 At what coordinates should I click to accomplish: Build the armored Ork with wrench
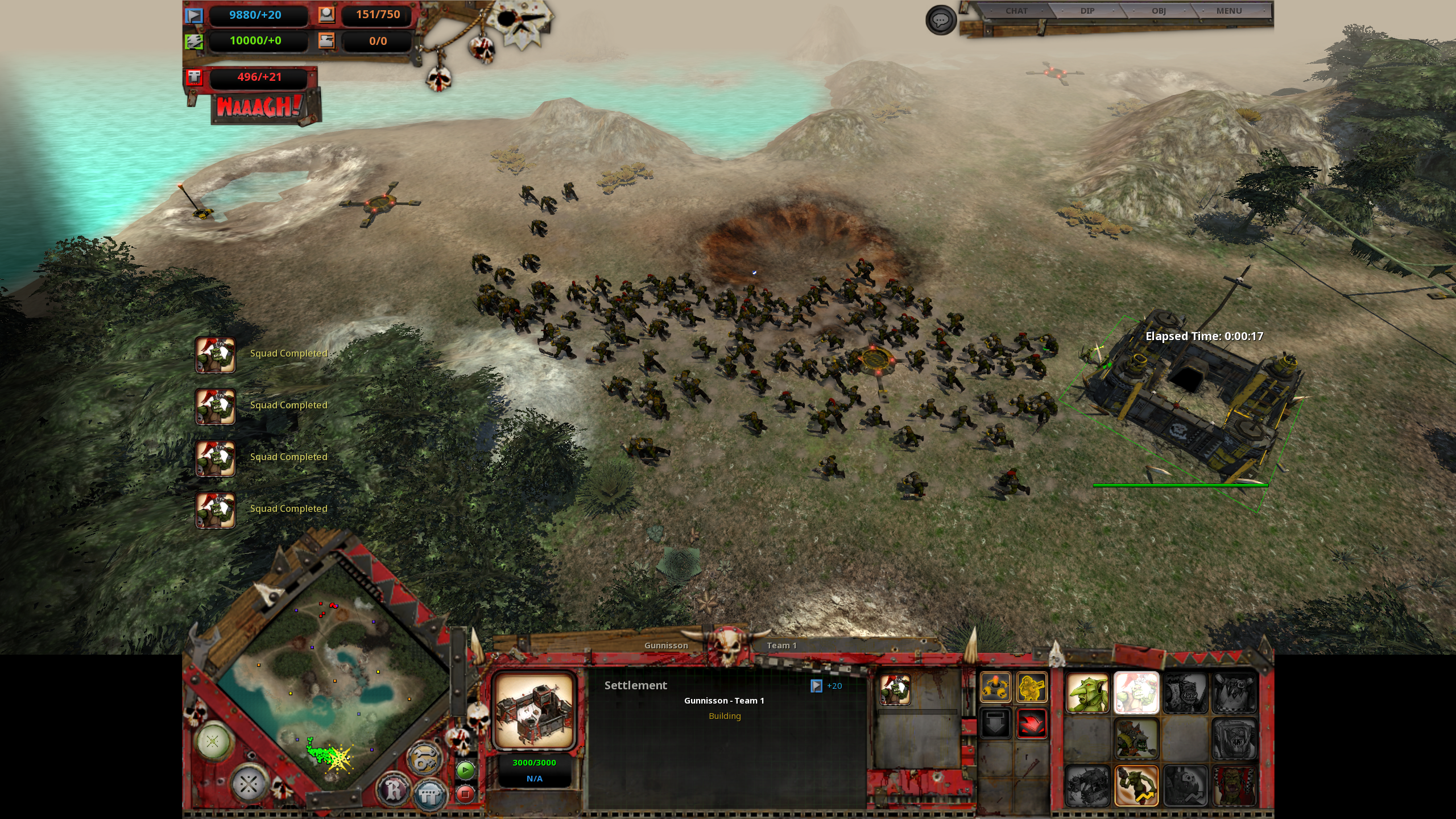coord(1136,739)
